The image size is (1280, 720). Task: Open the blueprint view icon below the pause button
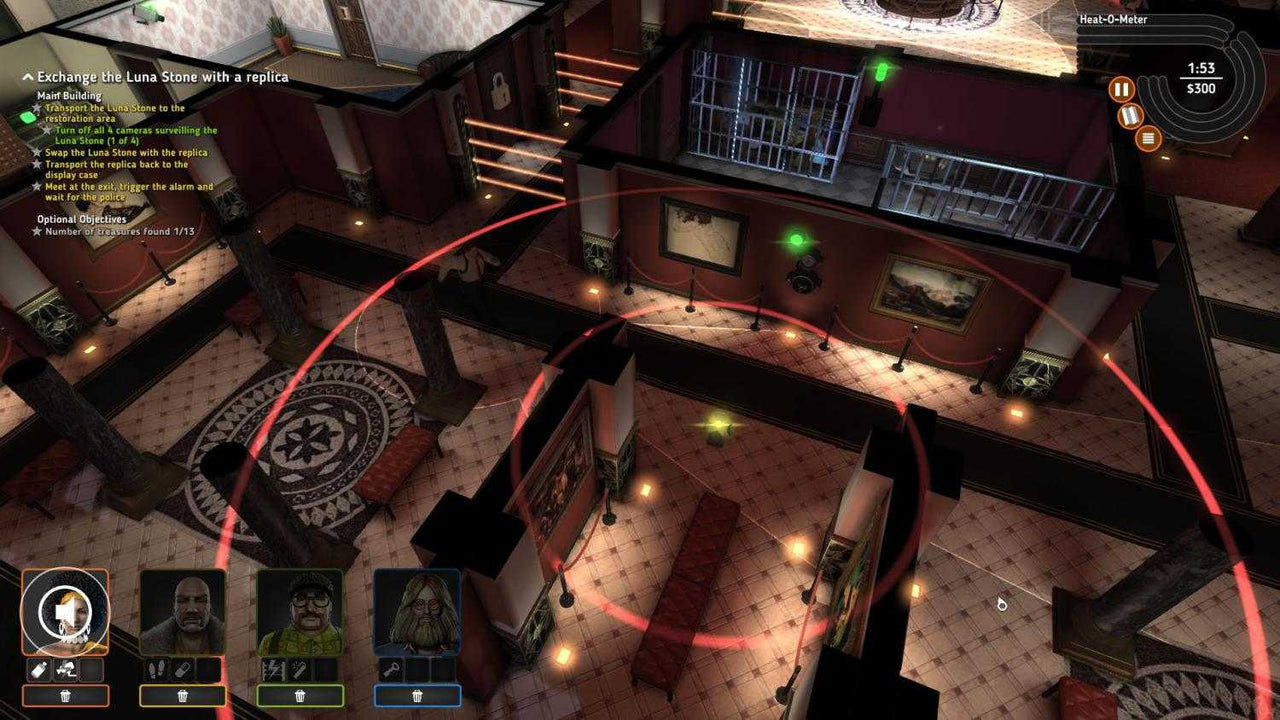[x=1130, y=116]
